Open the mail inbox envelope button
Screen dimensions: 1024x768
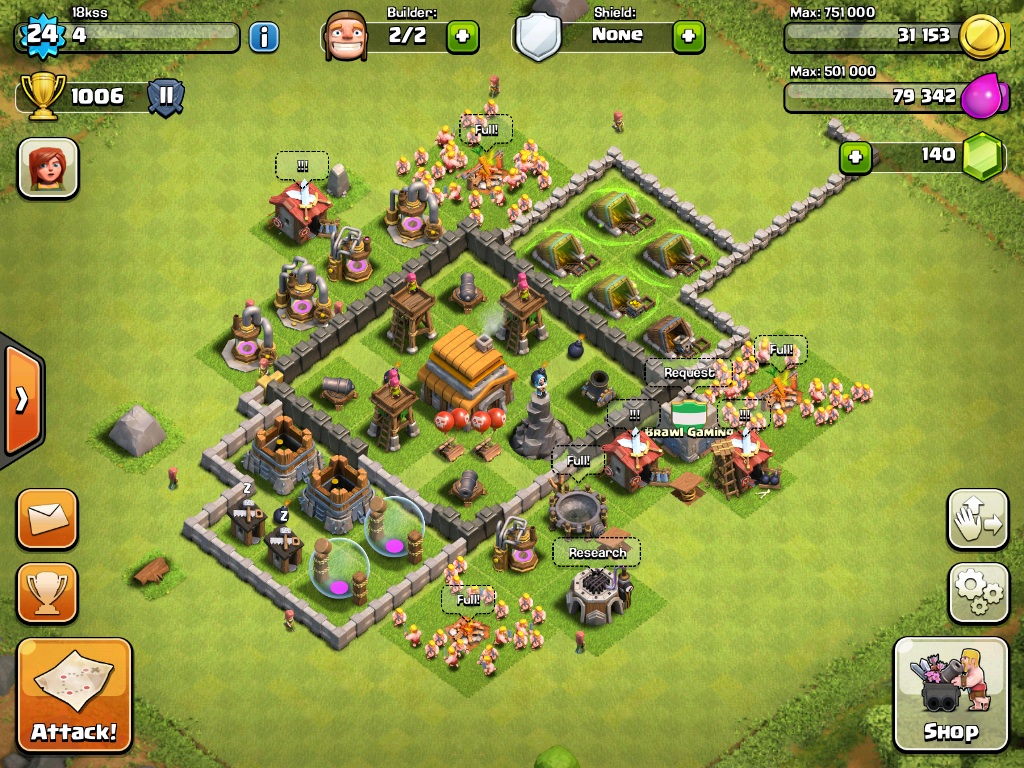click(47, 519)
